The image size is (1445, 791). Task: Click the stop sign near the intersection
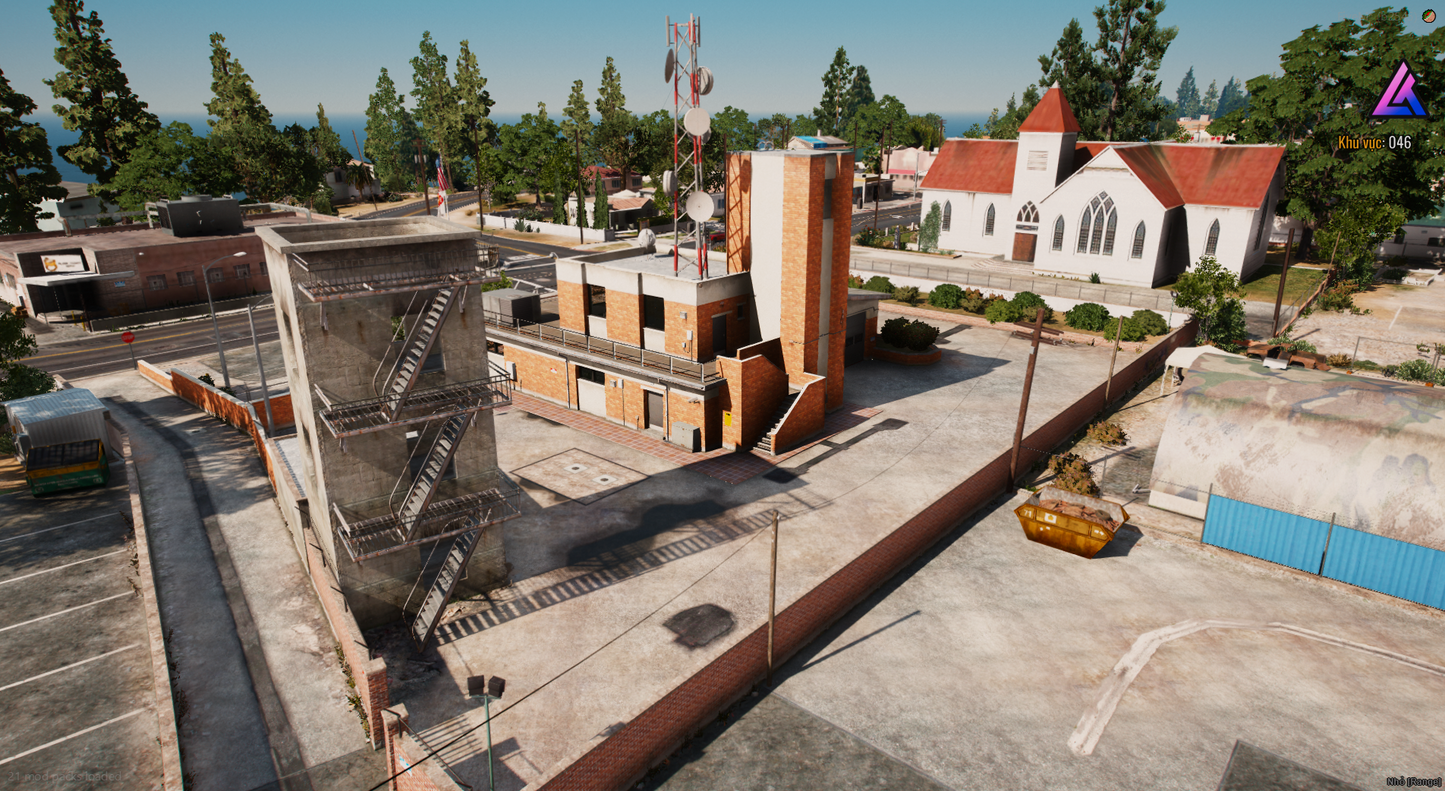click(128, 336)
